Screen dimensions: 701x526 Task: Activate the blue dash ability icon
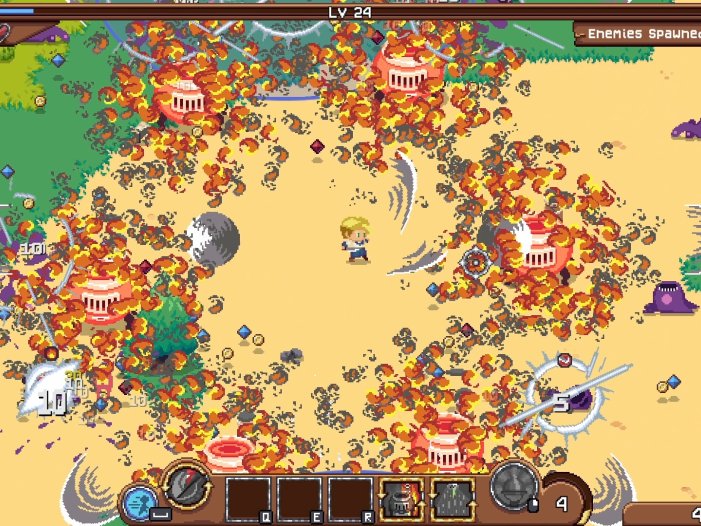138,502
